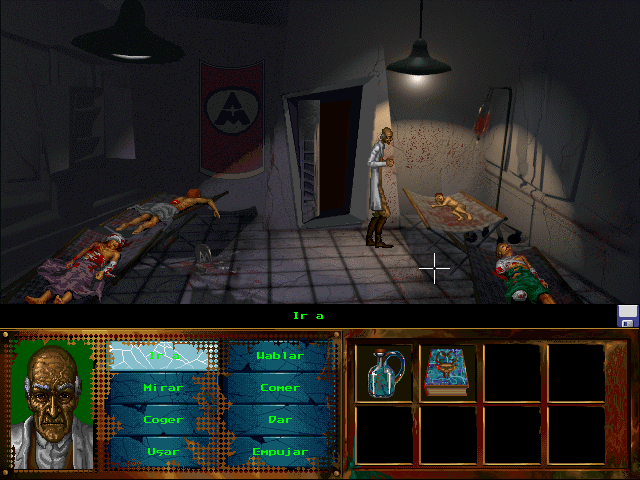
Task: Activate the Mirar verb
Action: 162,387
